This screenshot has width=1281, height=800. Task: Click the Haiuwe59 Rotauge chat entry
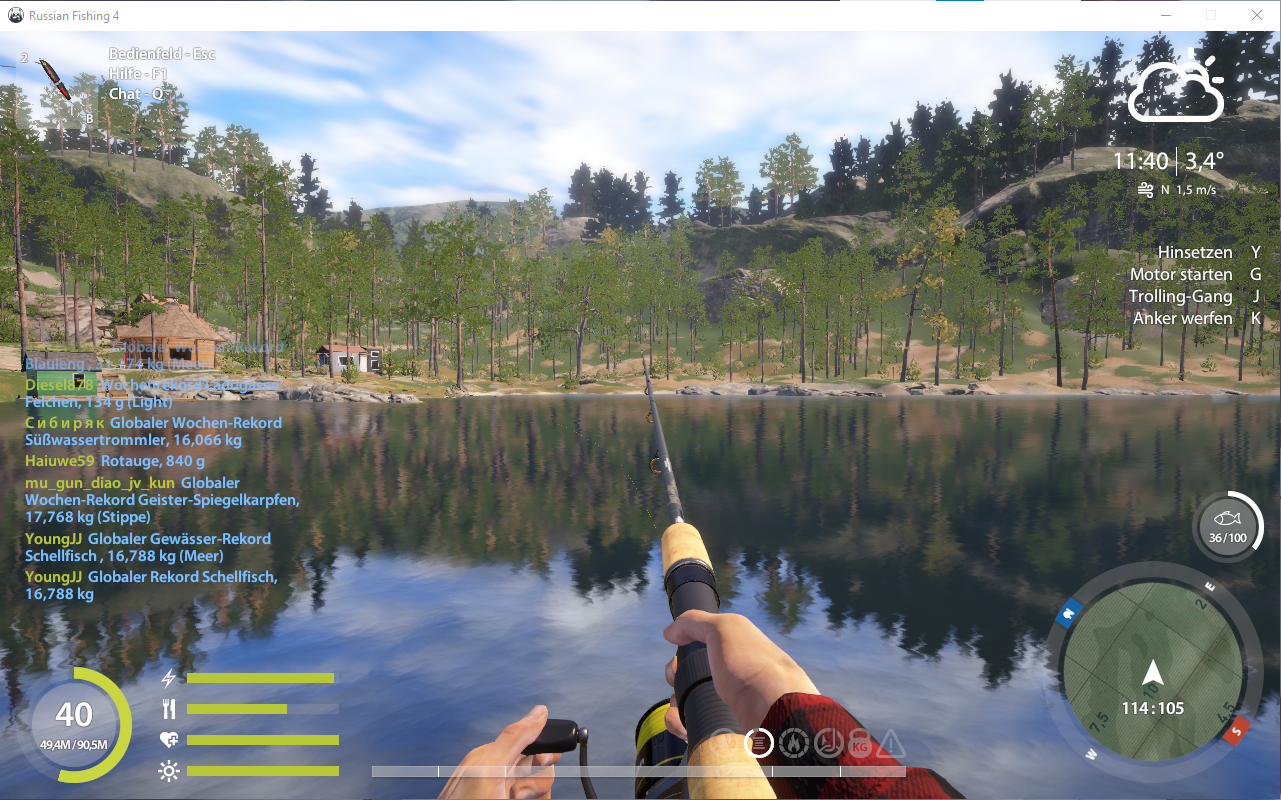[x=115, y=461]
